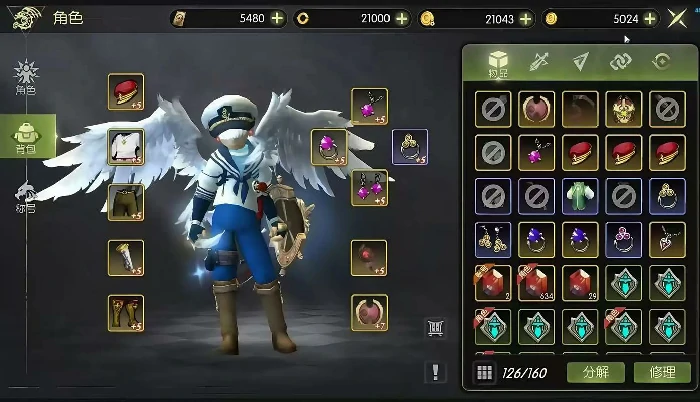Toggle the inventory grid view button
Screen dimensions: 700x402
(484, 373)
